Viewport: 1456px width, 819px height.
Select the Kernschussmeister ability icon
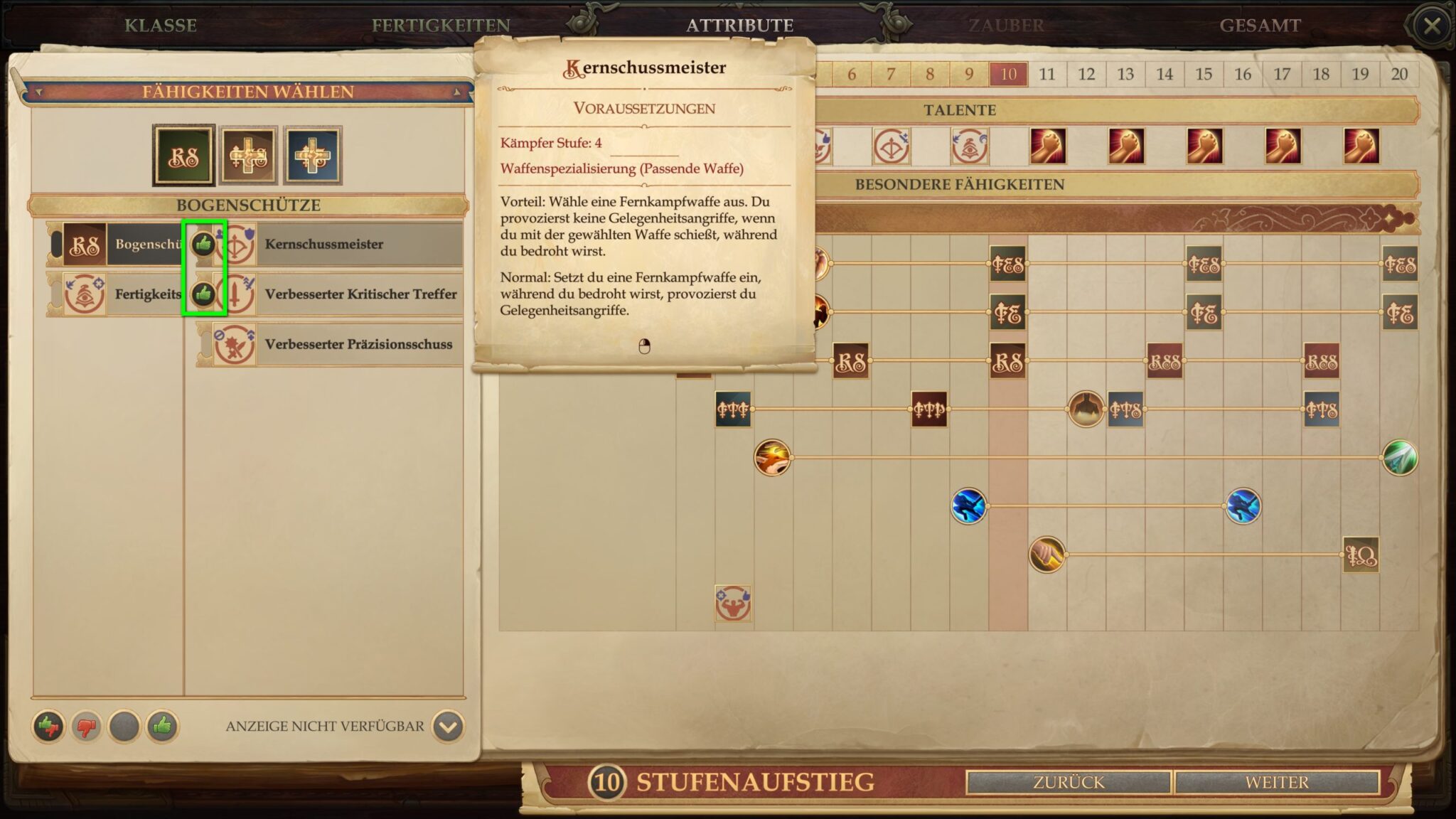(x=240, y=245)
